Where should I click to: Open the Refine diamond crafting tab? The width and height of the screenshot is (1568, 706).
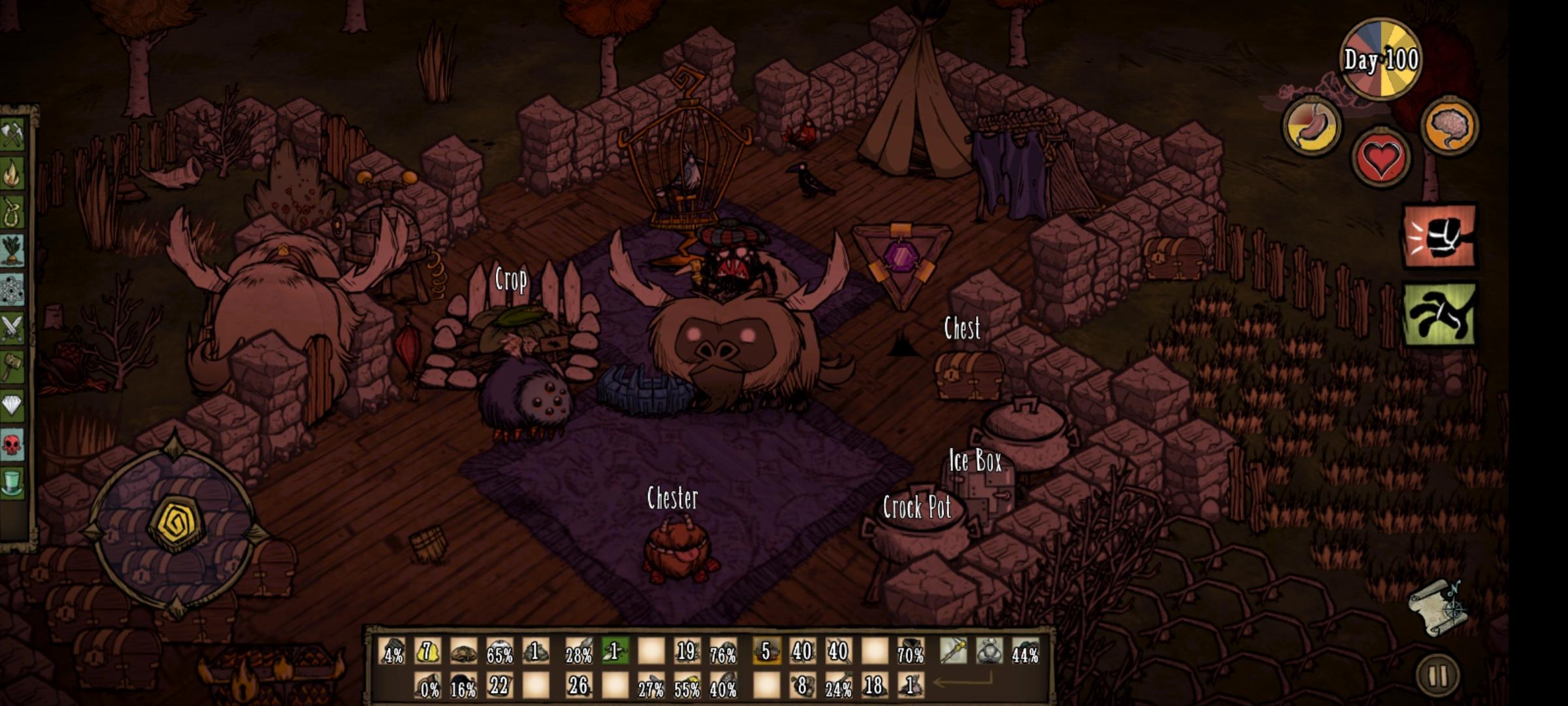pos(12,405)
